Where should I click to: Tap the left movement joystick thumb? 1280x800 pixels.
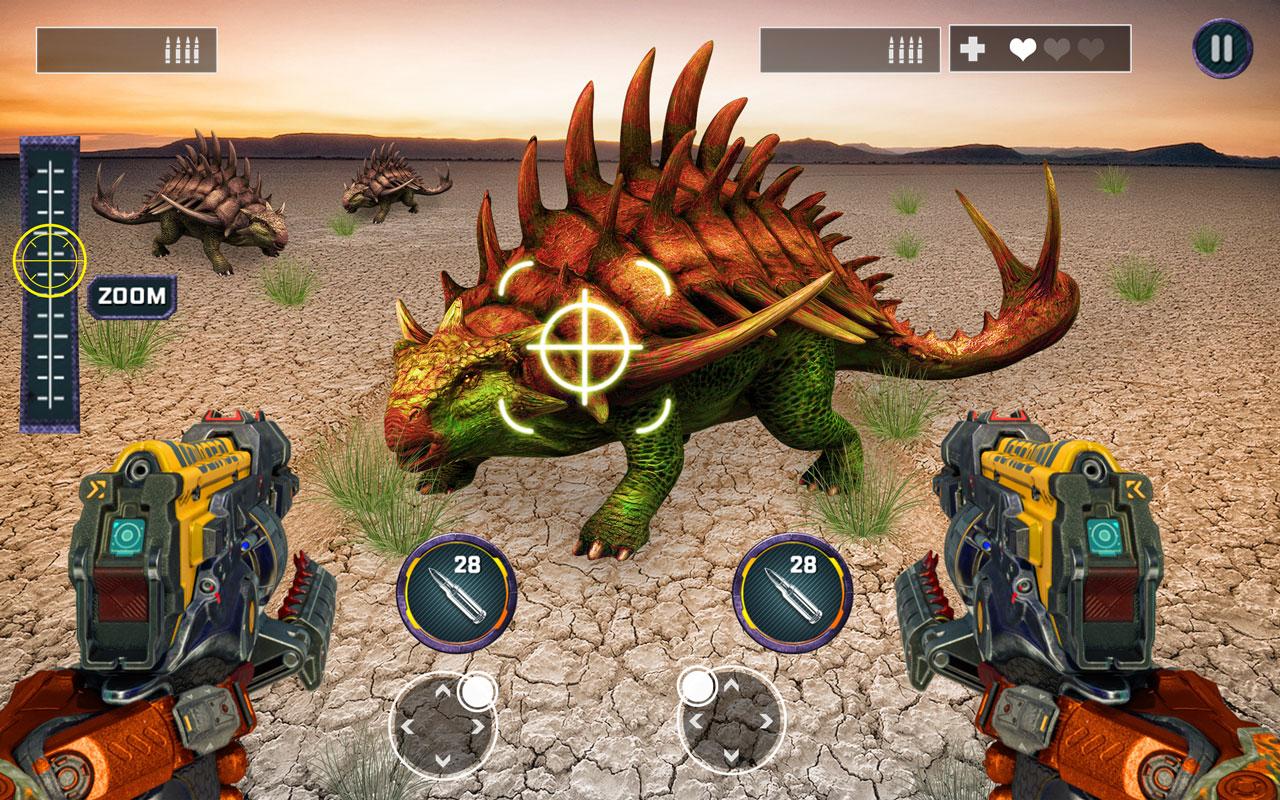tap(478, 690)
